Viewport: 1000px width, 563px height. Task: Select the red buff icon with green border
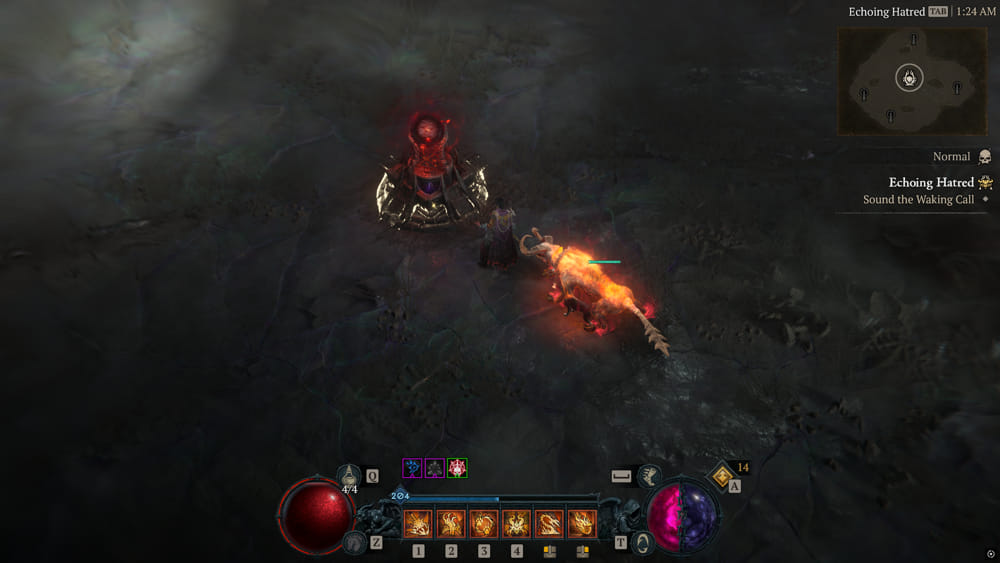click(457, 468)
